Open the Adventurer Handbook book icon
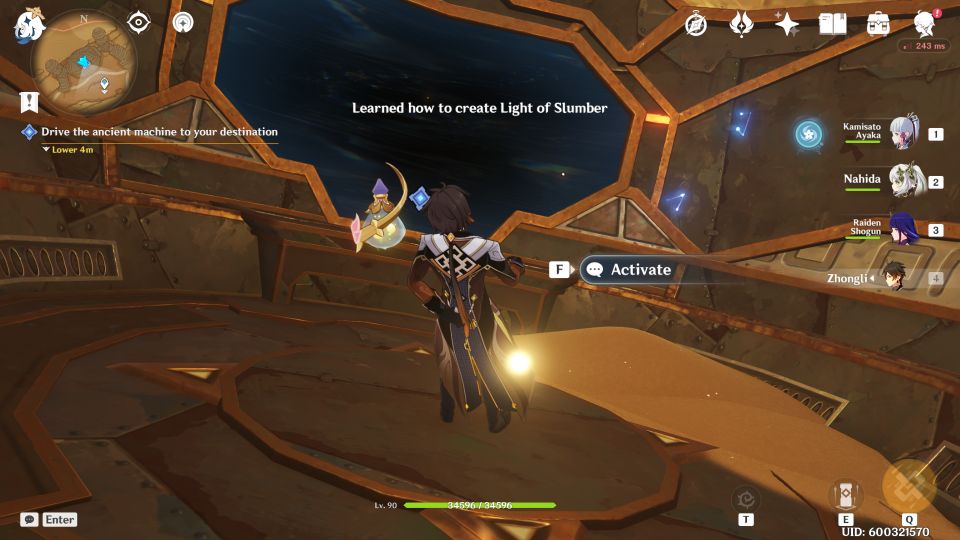The height and width of the screenshot is (540, 960). click(832, 24)
